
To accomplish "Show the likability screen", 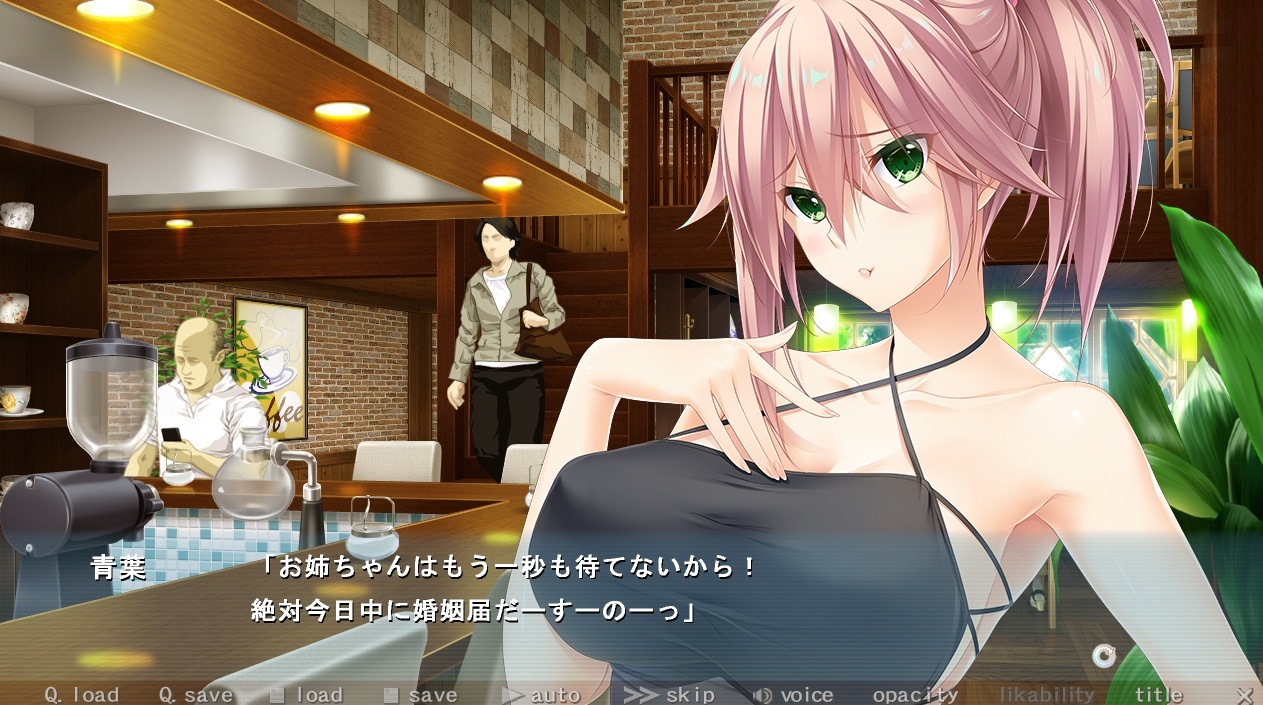I will click(1047, 695).
